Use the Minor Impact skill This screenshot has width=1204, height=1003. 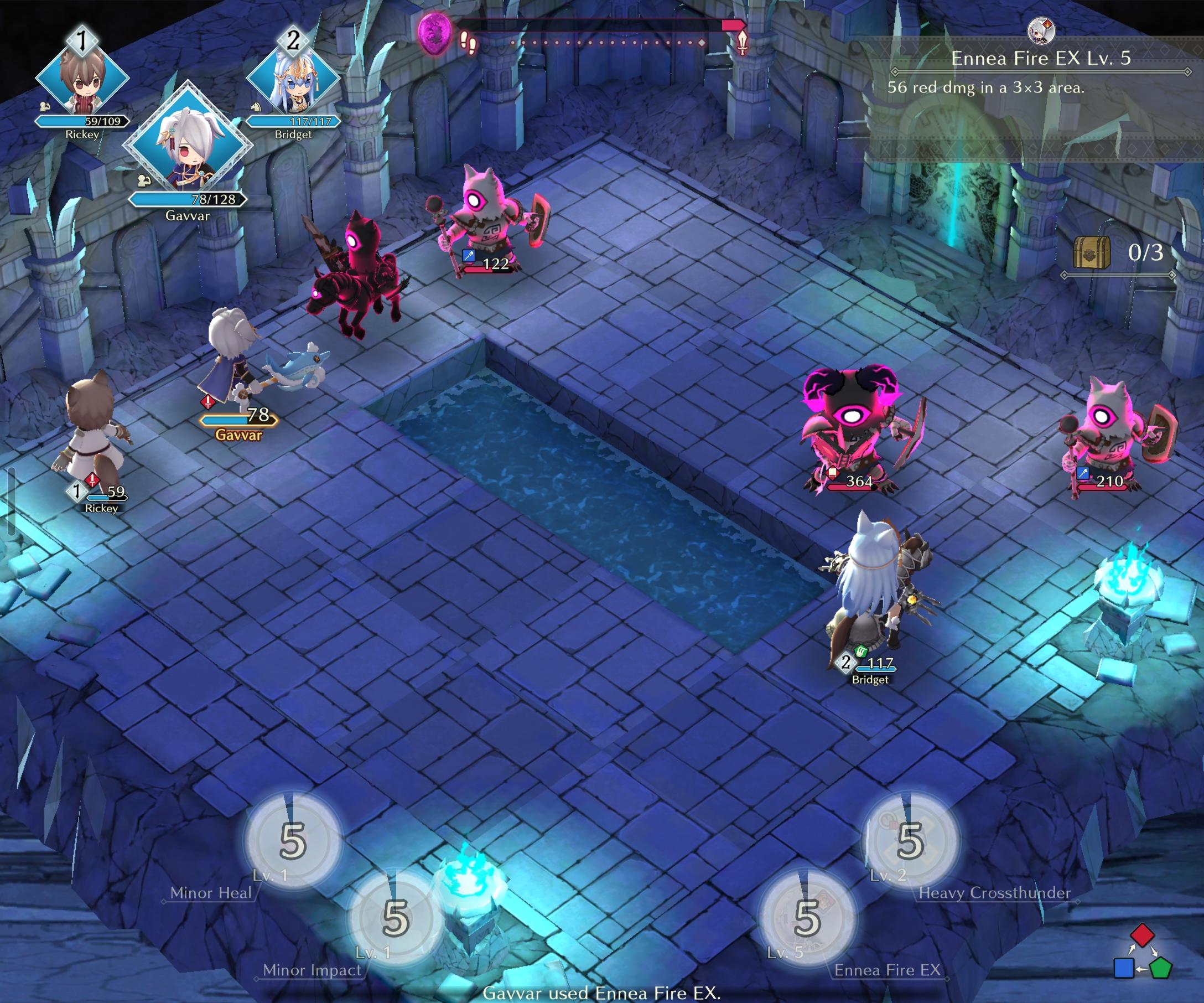(x=396, y=918)
